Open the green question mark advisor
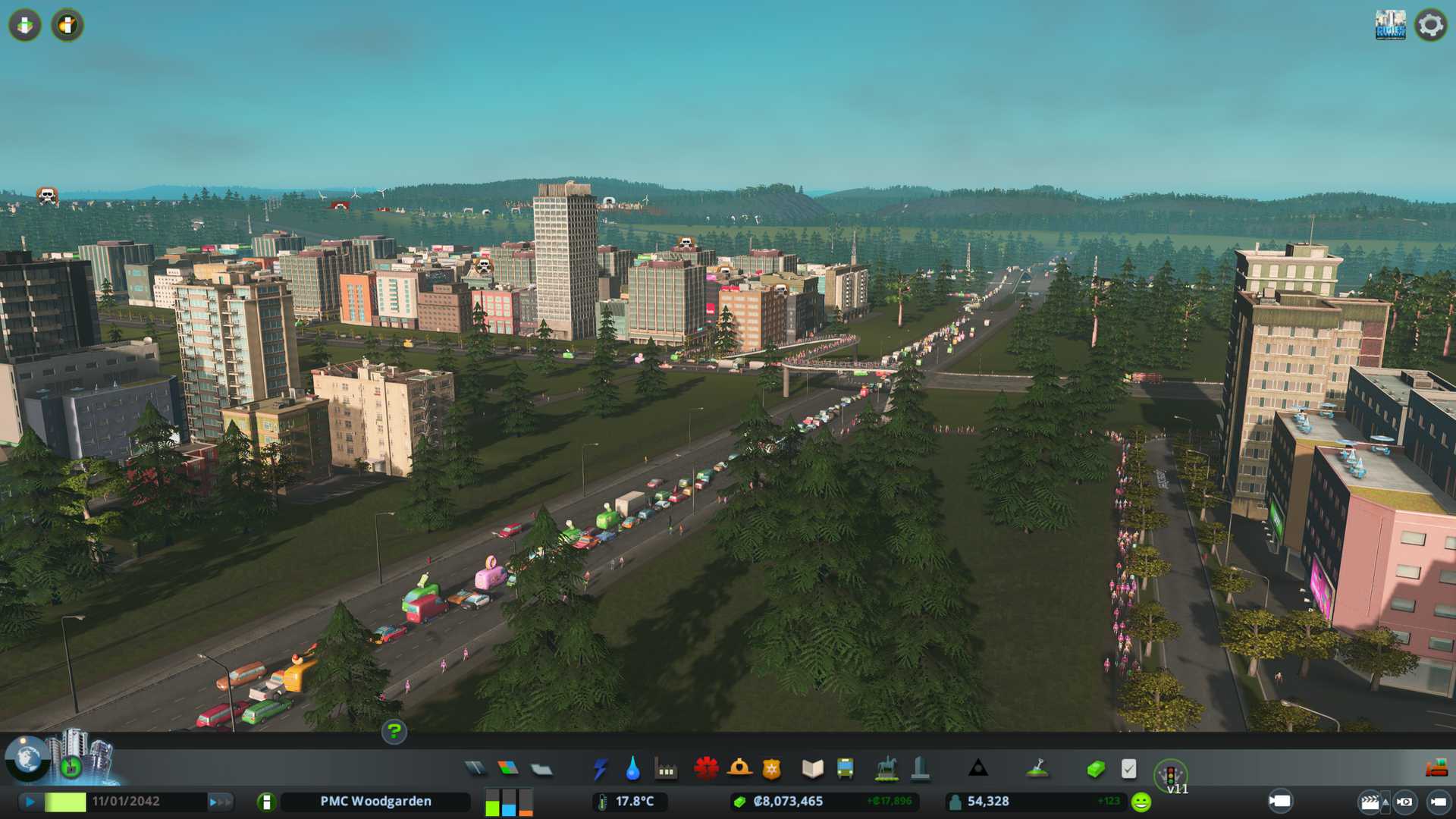This screenshot has height=819, width=1456. click(394, 731)
